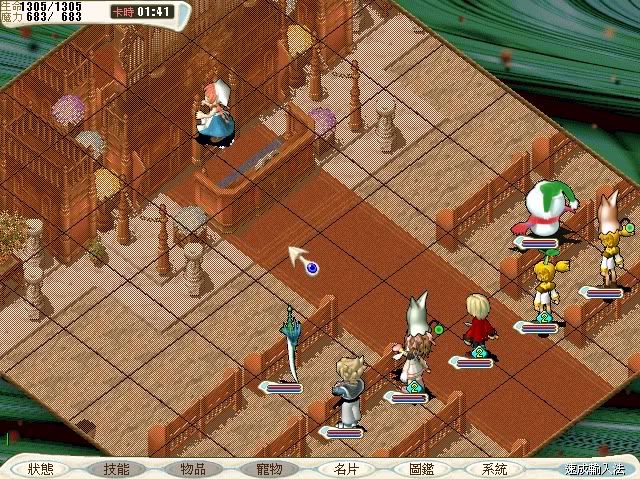Open the 技能 skills menu
Image resolution: width=640 pixels, height=480 pixels.
[117, 468]
